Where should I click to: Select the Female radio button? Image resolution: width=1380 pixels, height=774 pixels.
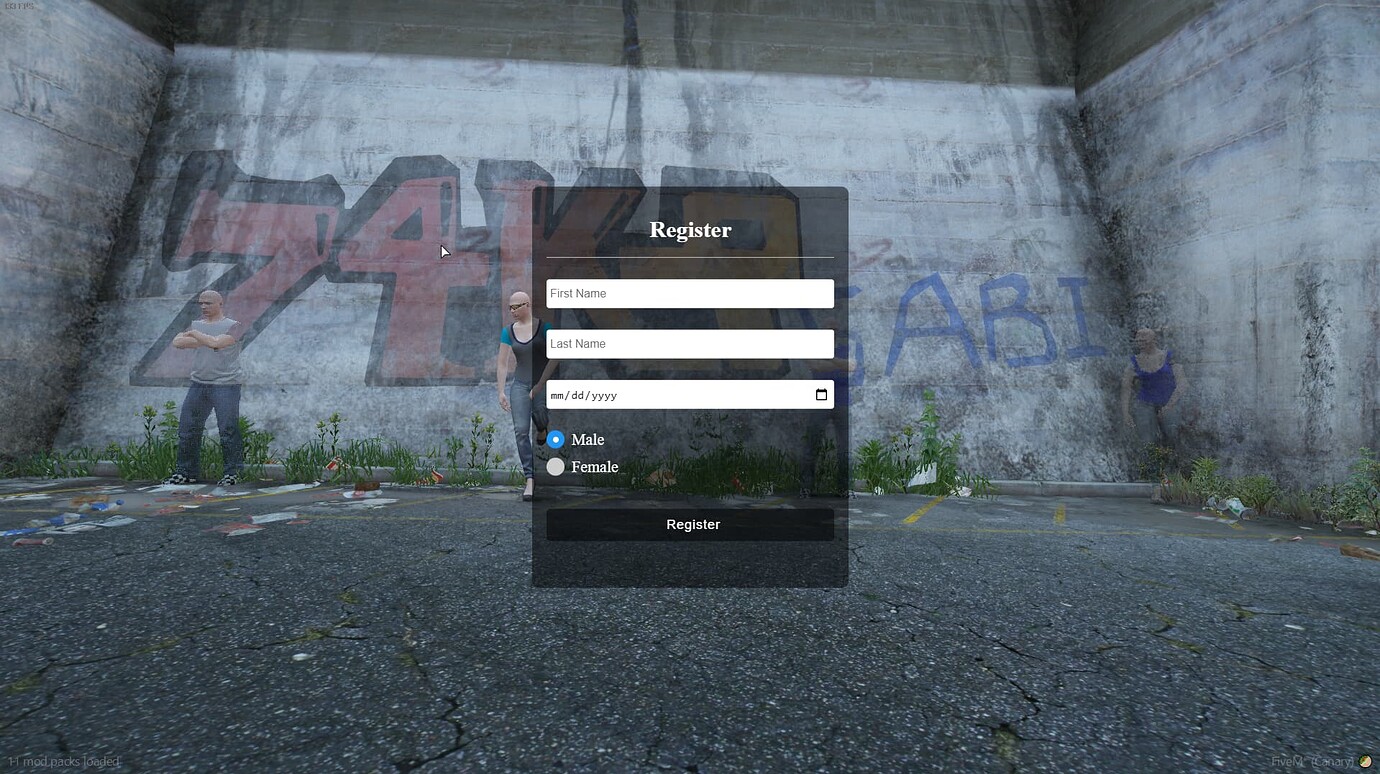555,466
